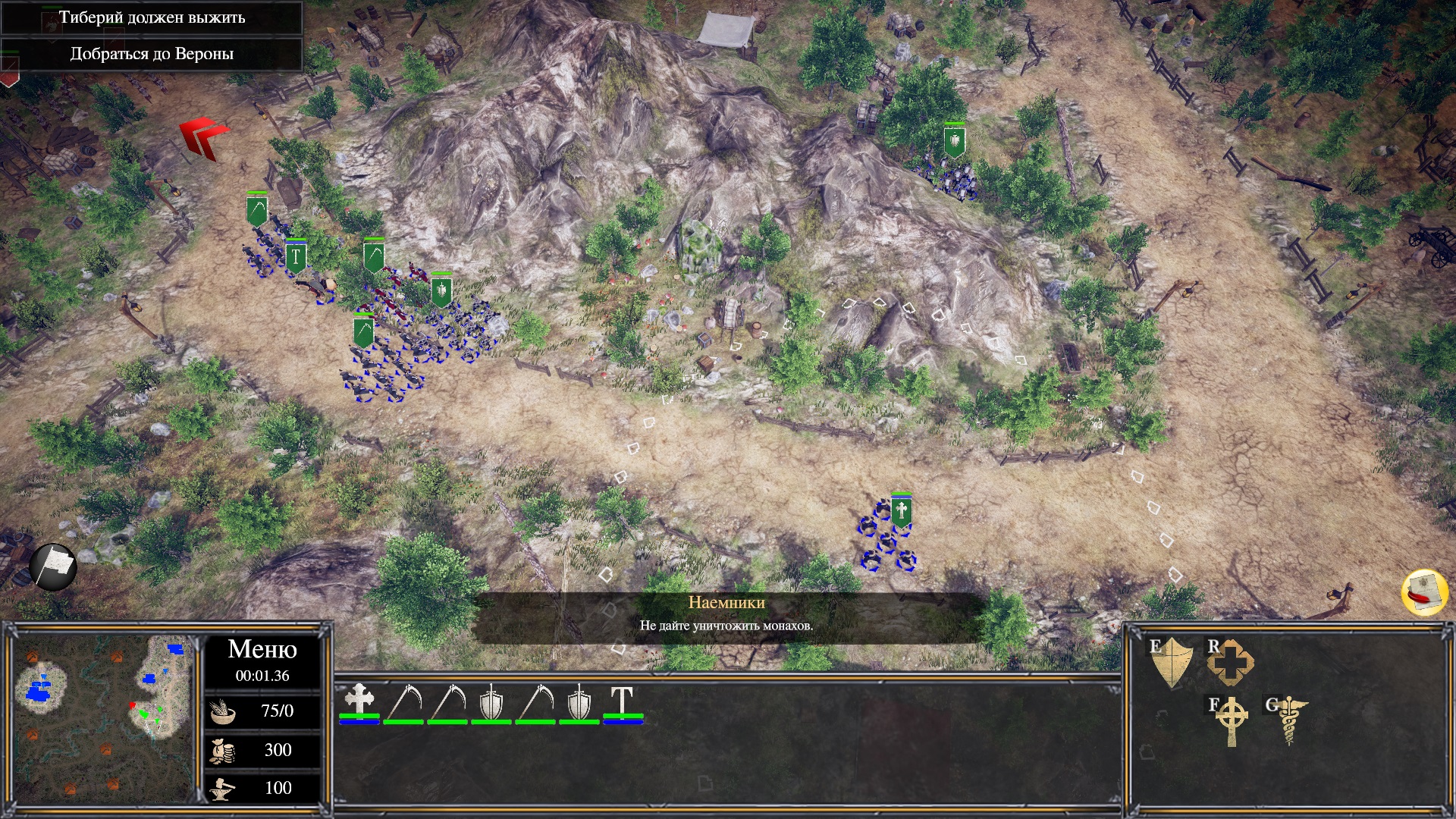This screenshot has height=819, width=1456.
Task: Click the minimap in the corner panel
Action: 104,717
